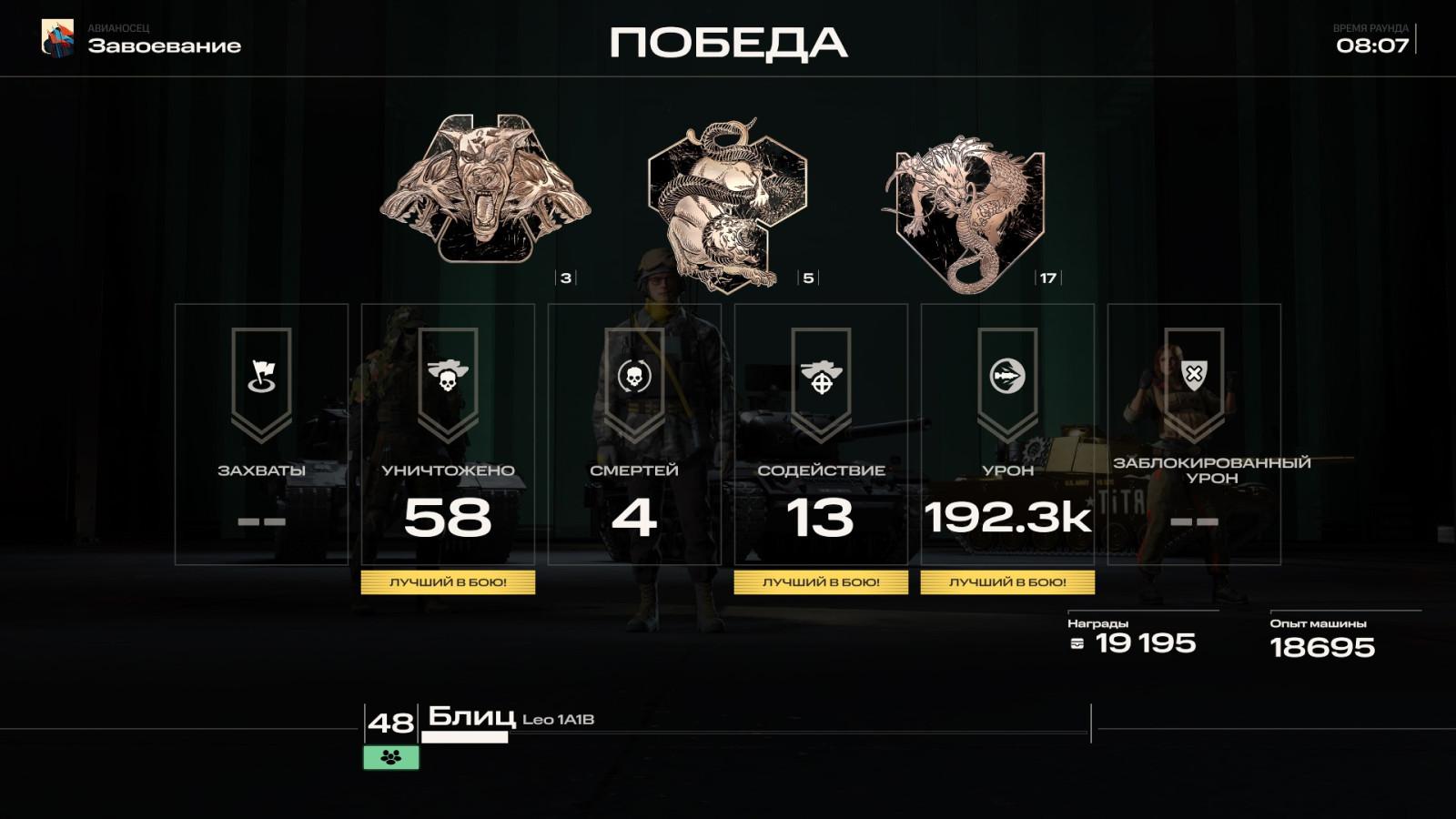Select the Завоевание mode label
This screenshot has height=819, width=1456.
(x=165, y=45)
